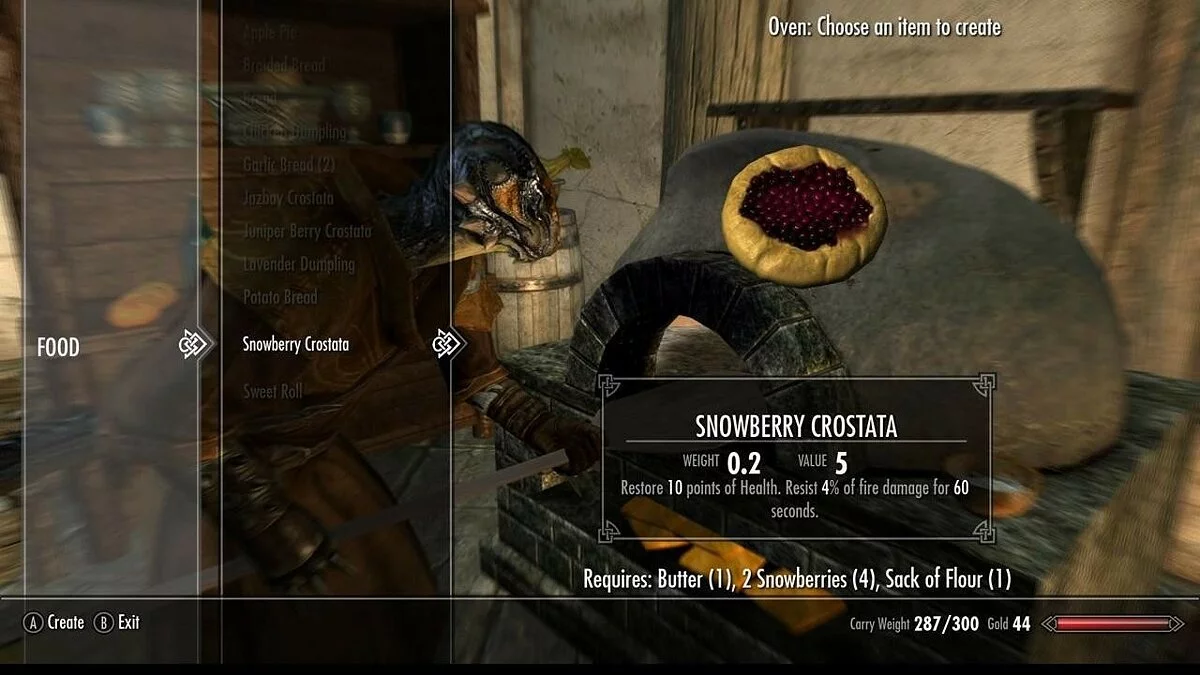
Task: Pick Potato Bread from the list
Action: click(280, 297)
